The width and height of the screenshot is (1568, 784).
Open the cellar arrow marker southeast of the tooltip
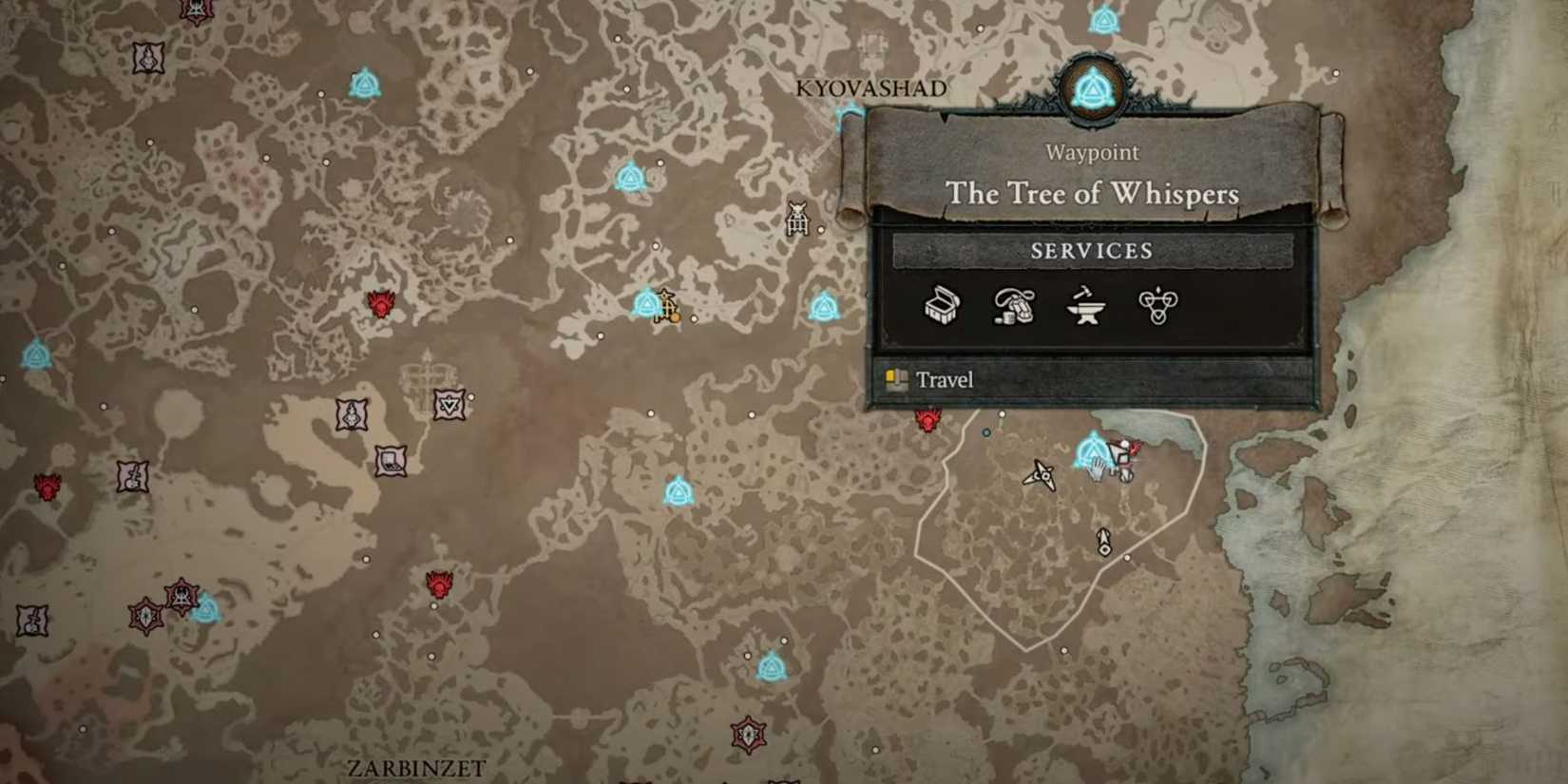[x=1102, y=542]
